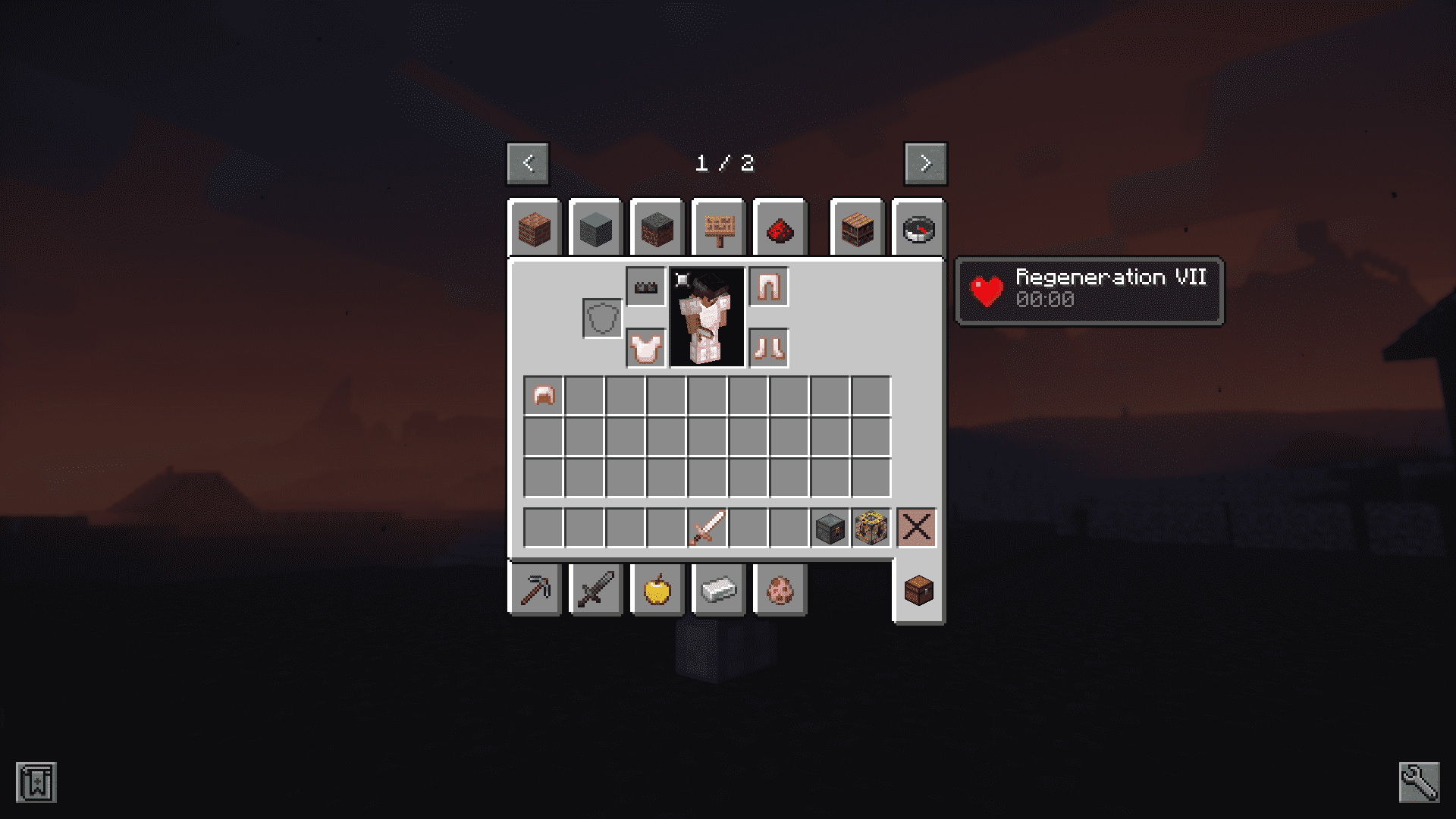Click the pink spawn egg icon
Image resolution: width=1456 pixels, height=819 pixels.
[780, 590]
